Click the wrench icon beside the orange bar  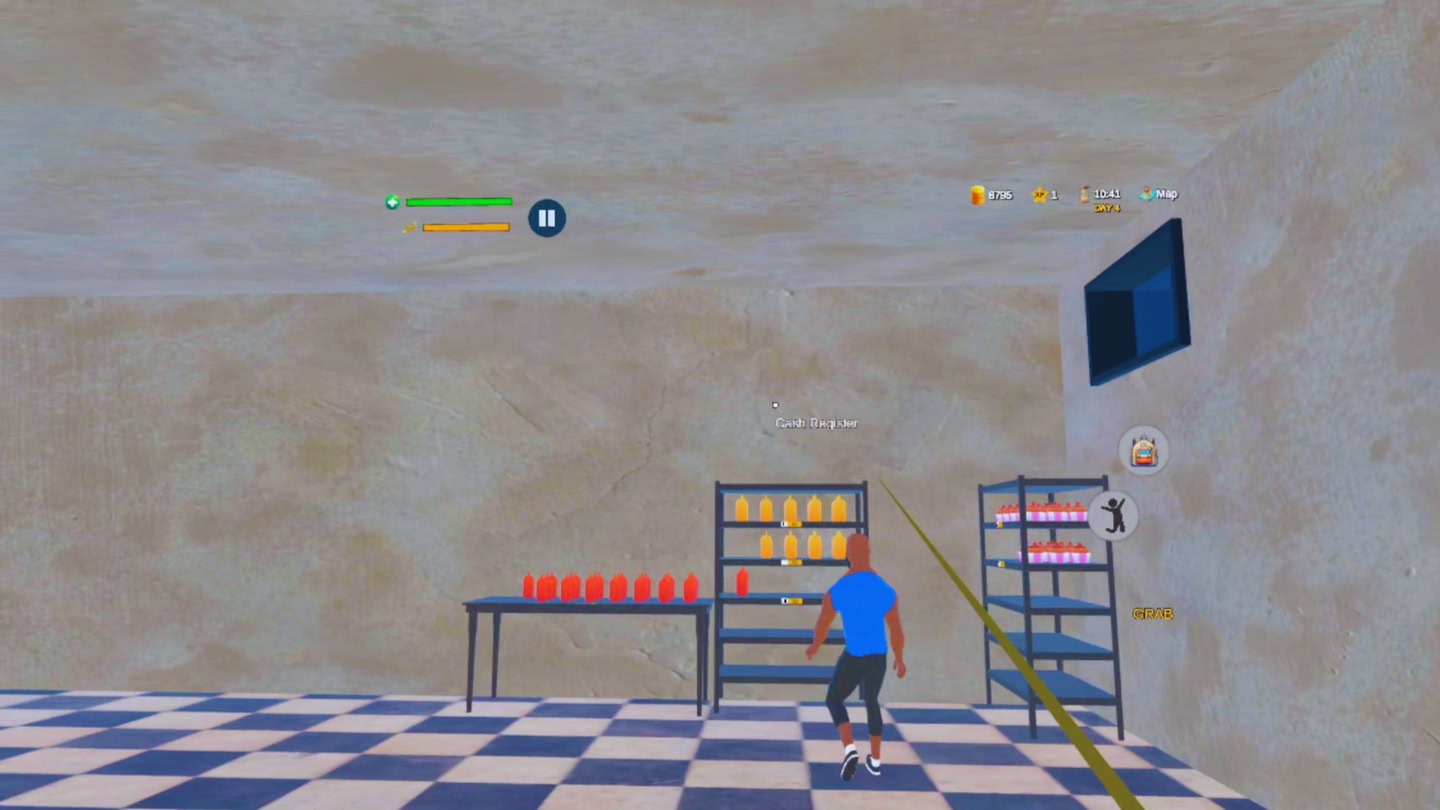pyautogui.click(x=412, y=226)
